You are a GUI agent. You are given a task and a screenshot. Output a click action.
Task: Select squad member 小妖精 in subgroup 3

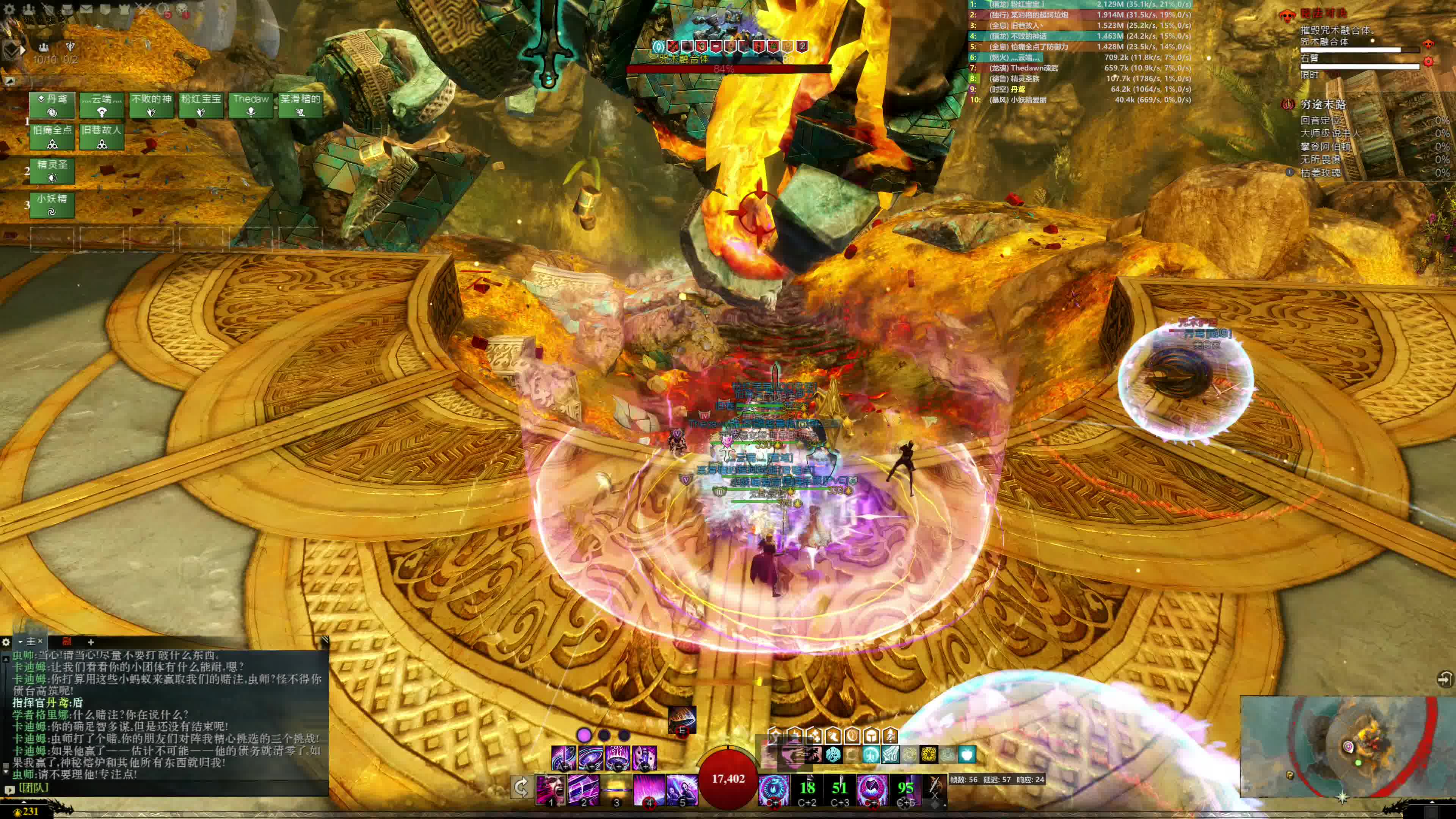52,205
